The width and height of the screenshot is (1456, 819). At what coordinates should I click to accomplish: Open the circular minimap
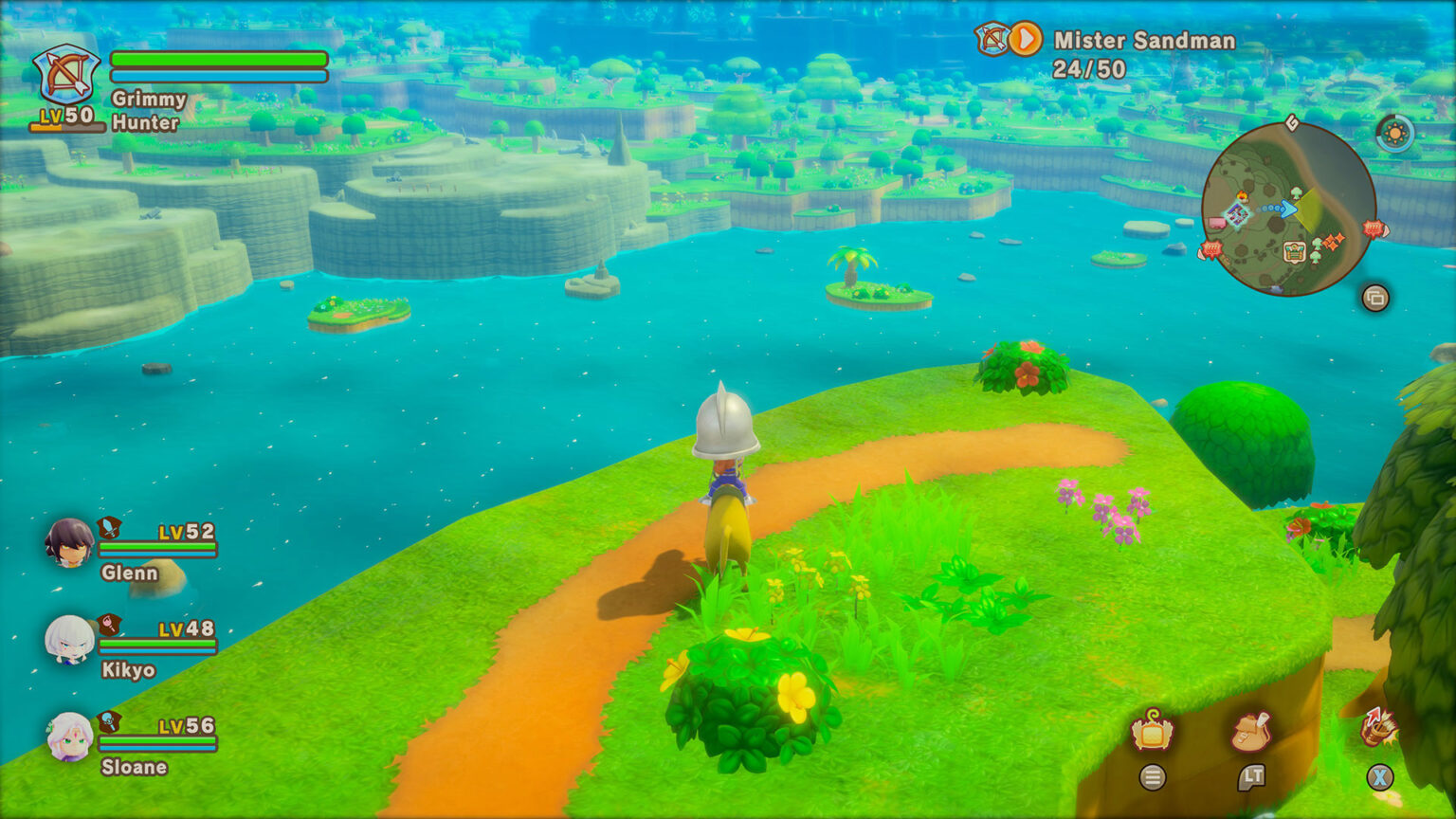tap(1288, 209)
